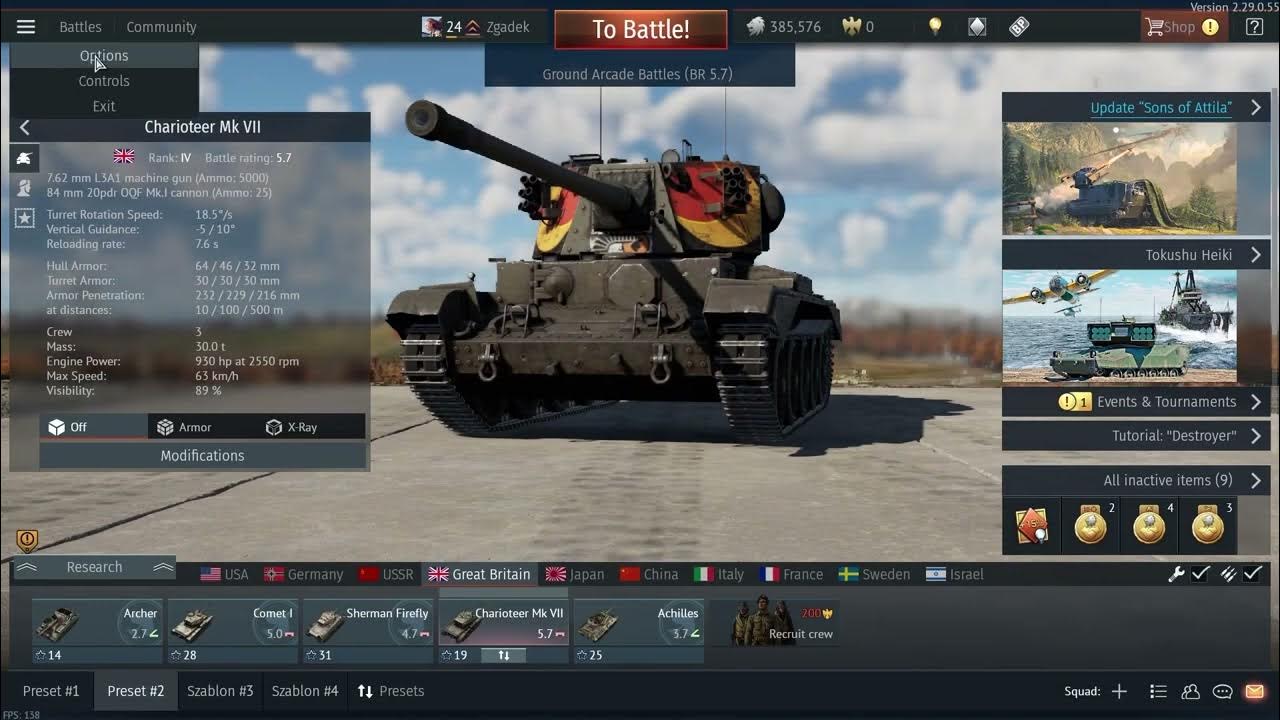Open the Research tree

tap(94, 567)
